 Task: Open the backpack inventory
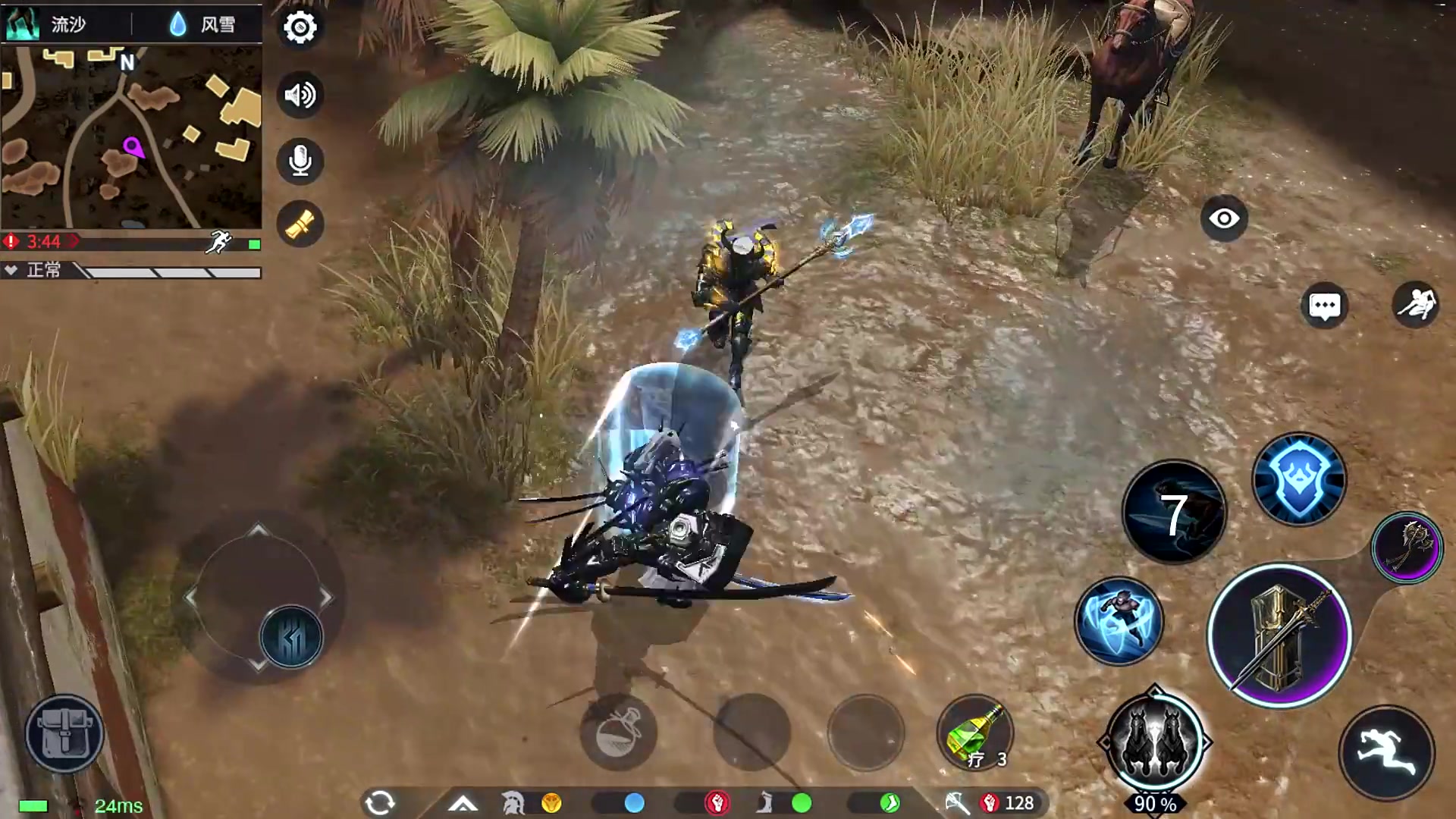tap(64, 733)
